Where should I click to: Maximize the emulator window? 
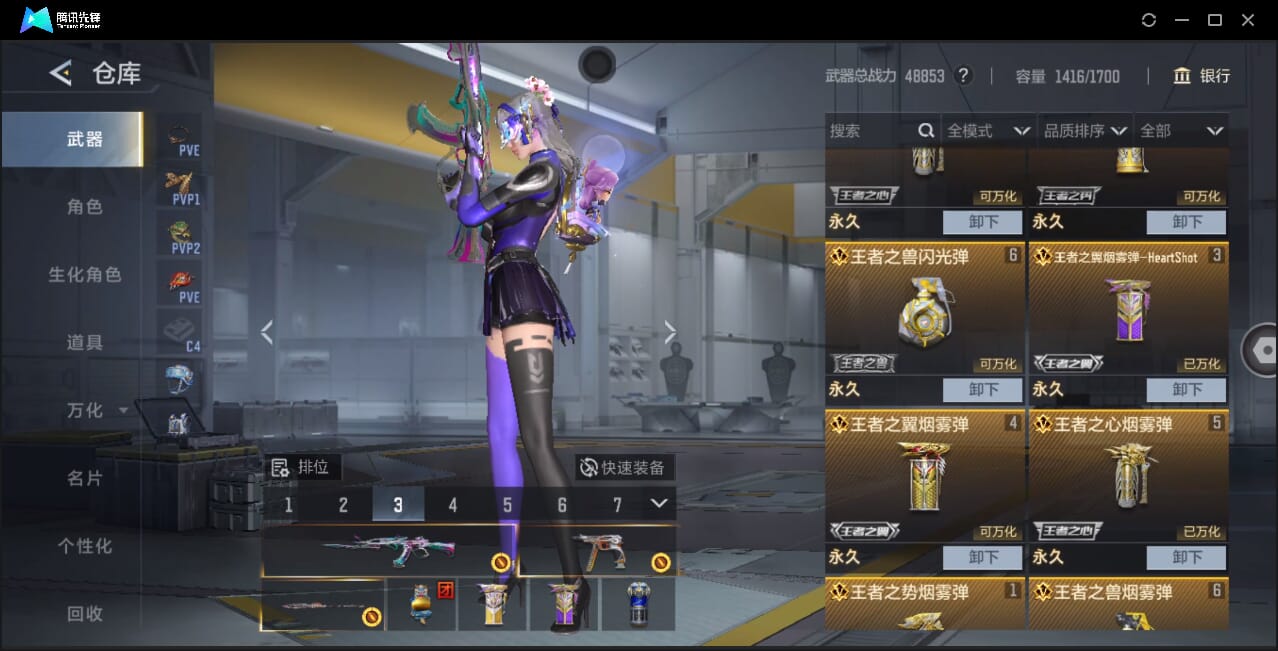point(1214,20)
